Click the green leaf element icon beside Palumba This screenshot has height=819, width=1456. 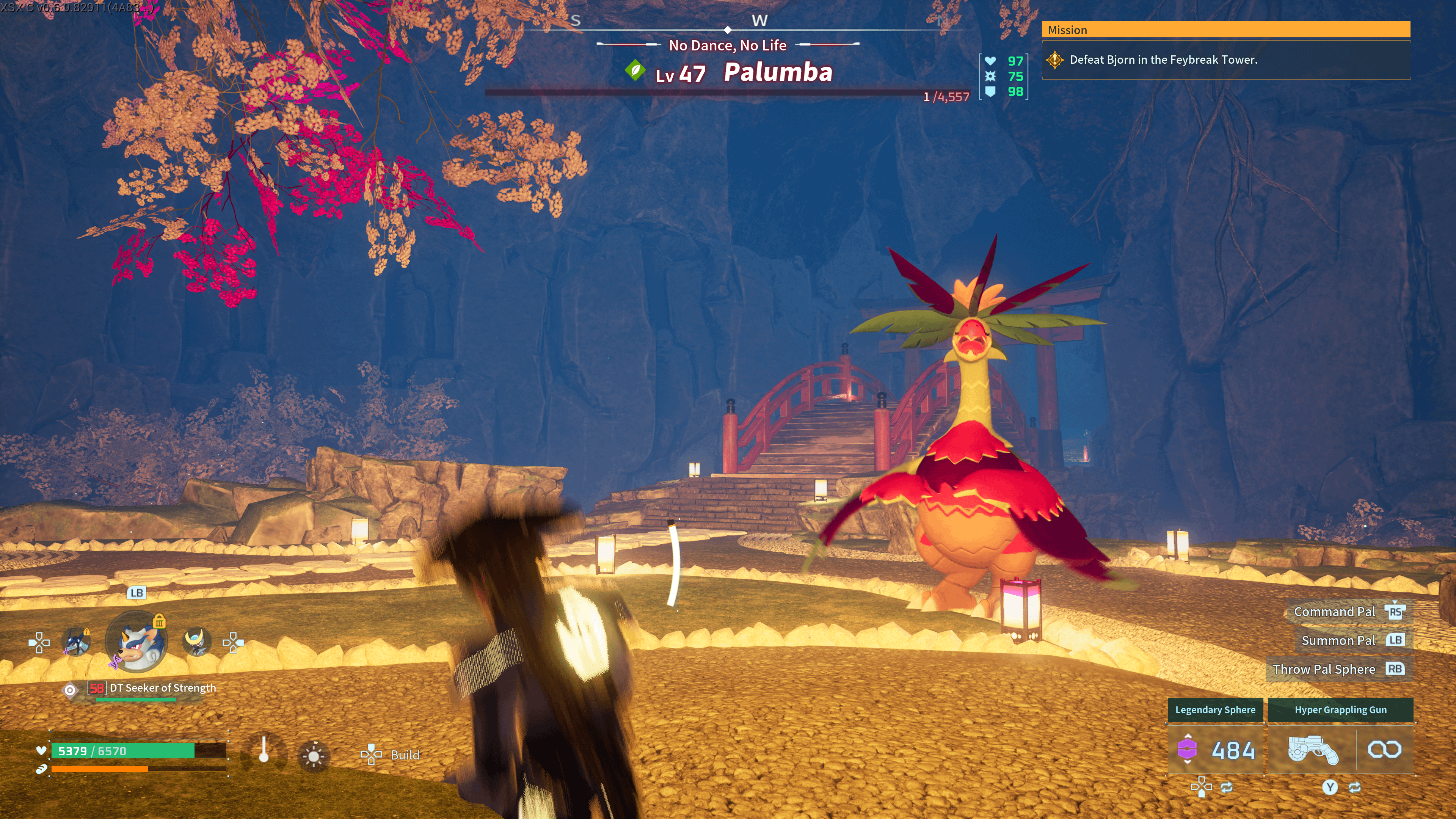(x=635, y=71)
